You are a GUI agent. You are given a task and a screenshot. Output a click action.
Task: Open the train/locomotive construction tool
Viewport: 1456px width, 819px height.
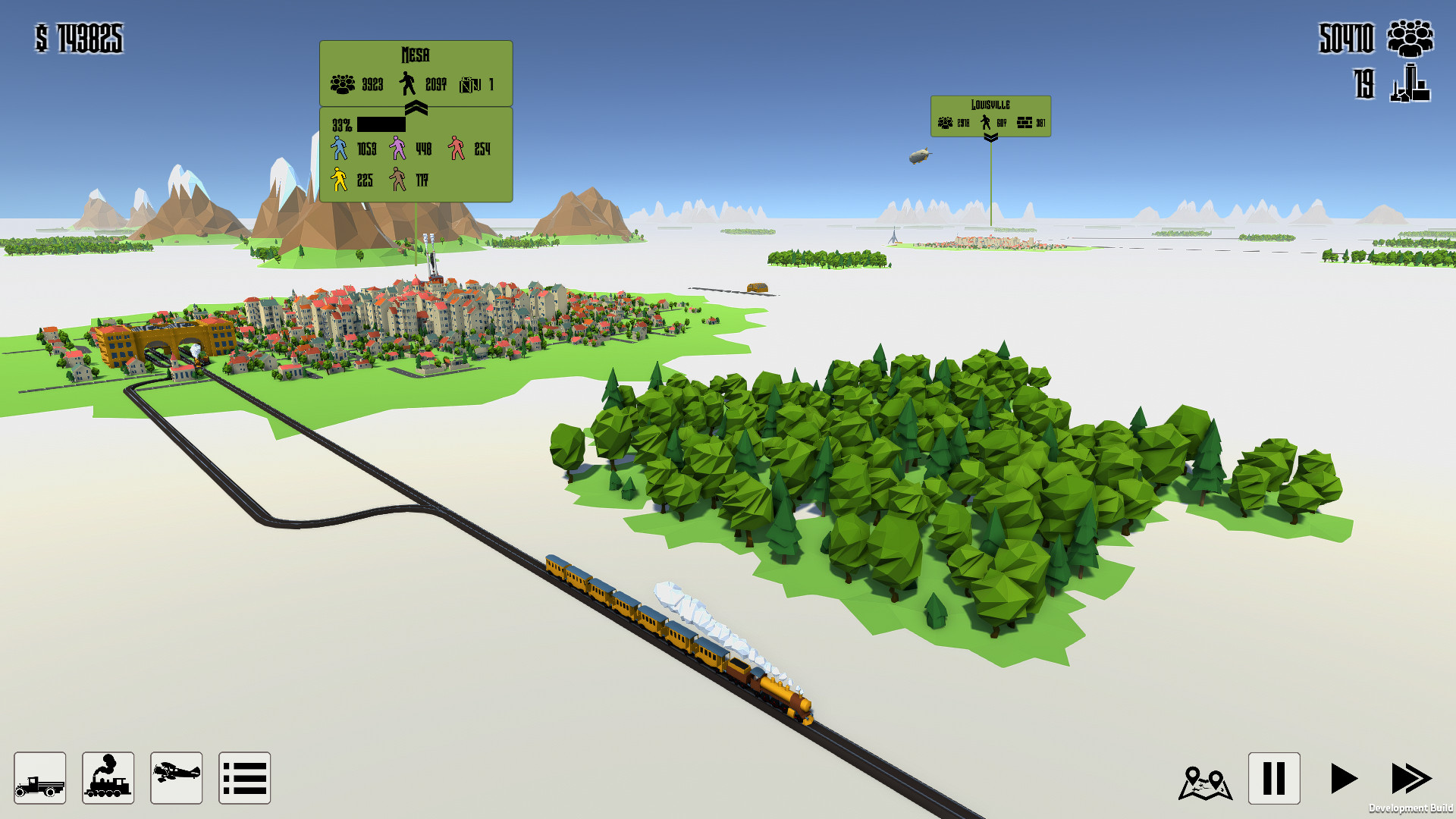[x=108, y=777]
